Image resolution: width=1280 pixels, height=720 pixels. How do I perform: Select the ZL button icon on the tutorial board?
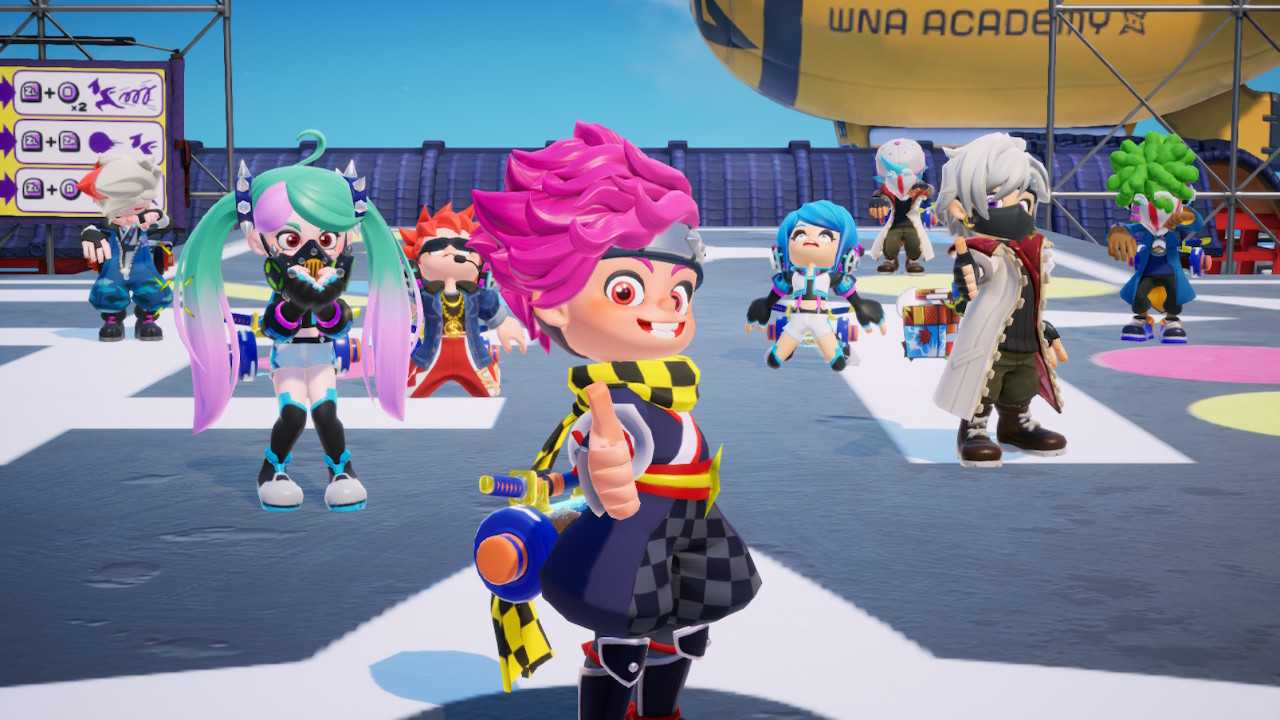(x=30, y=90)
